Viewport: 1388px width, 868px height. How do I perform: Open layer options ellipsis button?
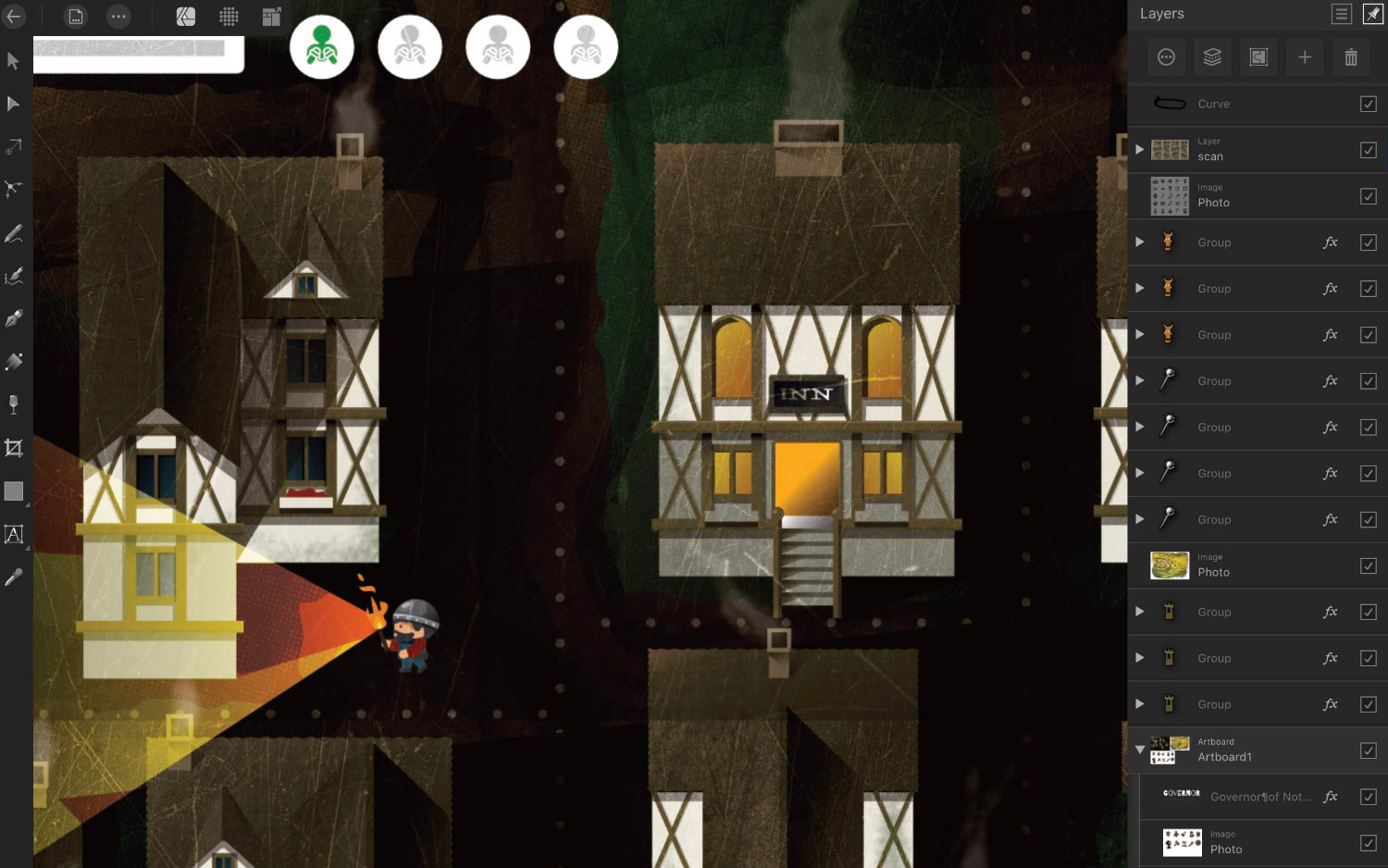coord(1166,57)
